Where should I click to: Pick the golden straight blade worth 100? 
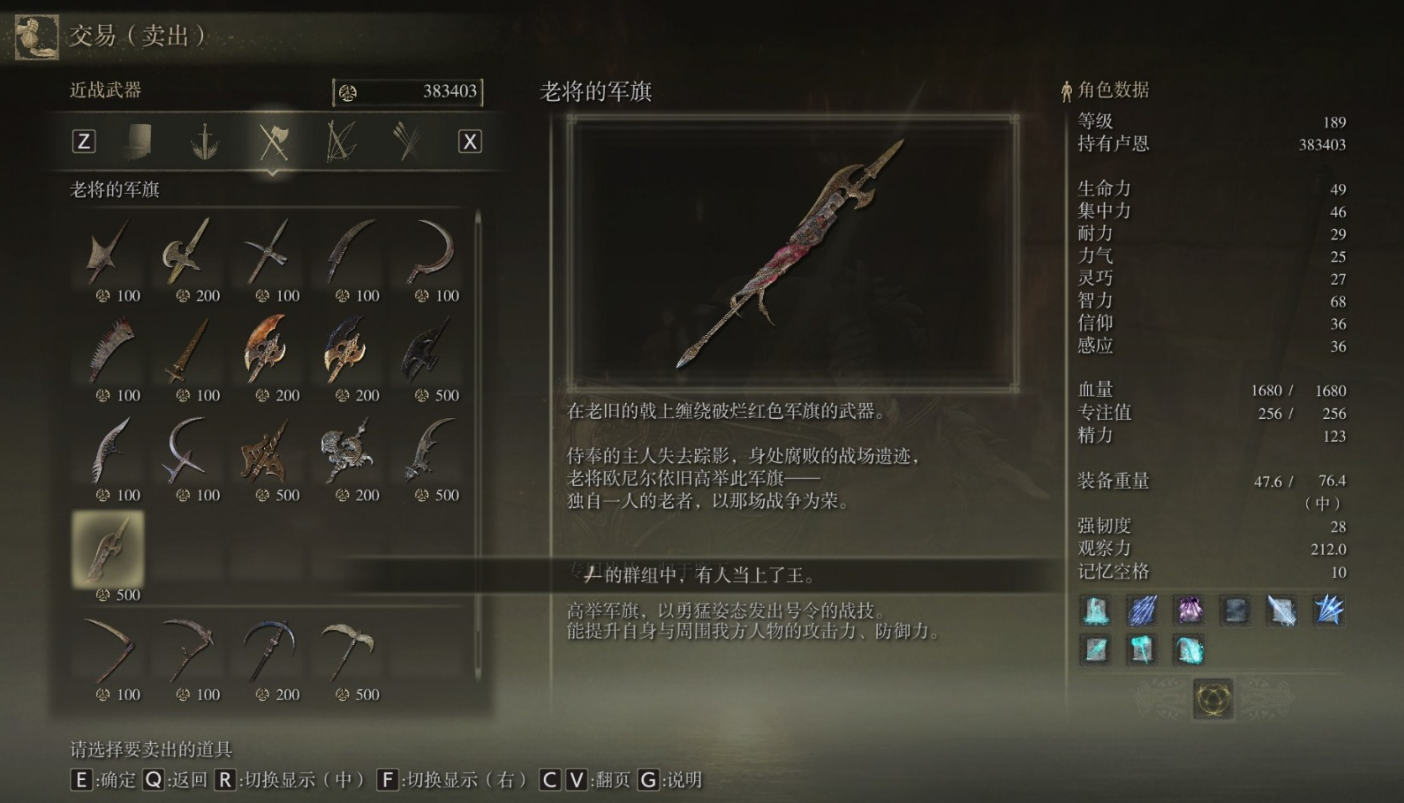[x=187, y=350]
